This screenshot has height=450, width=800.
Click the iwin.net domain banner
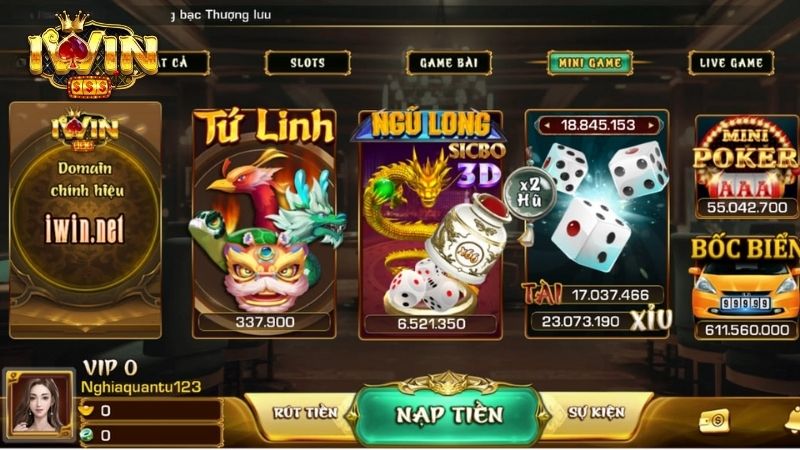pos(85,218)
